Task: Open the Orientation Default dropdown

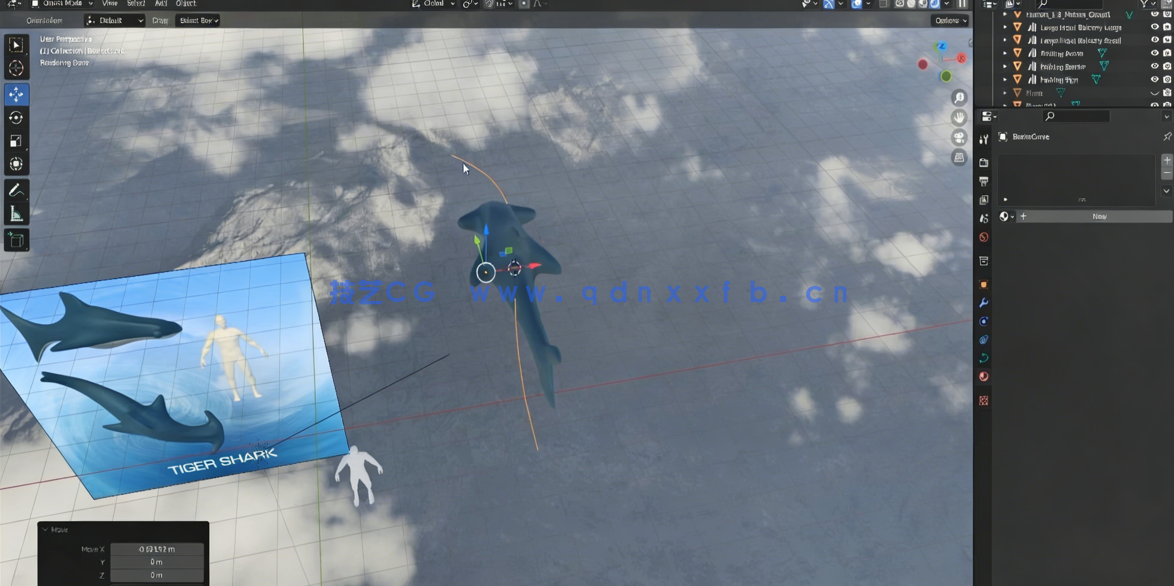Action: point(114,20)
